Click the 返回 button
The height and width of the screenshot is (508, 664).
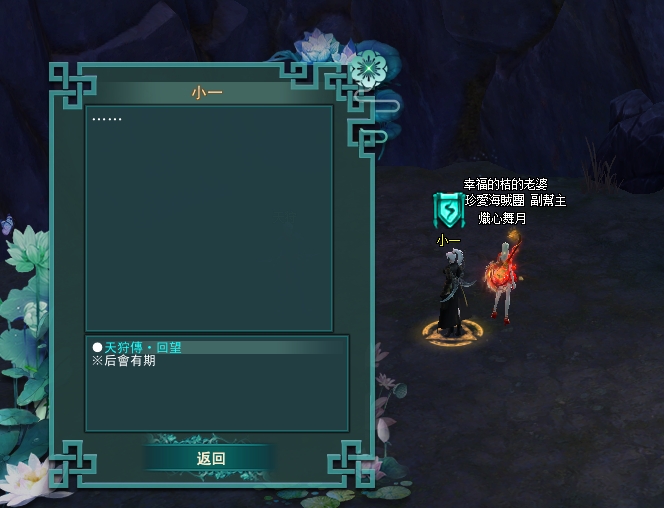click(x=210, y=458)
